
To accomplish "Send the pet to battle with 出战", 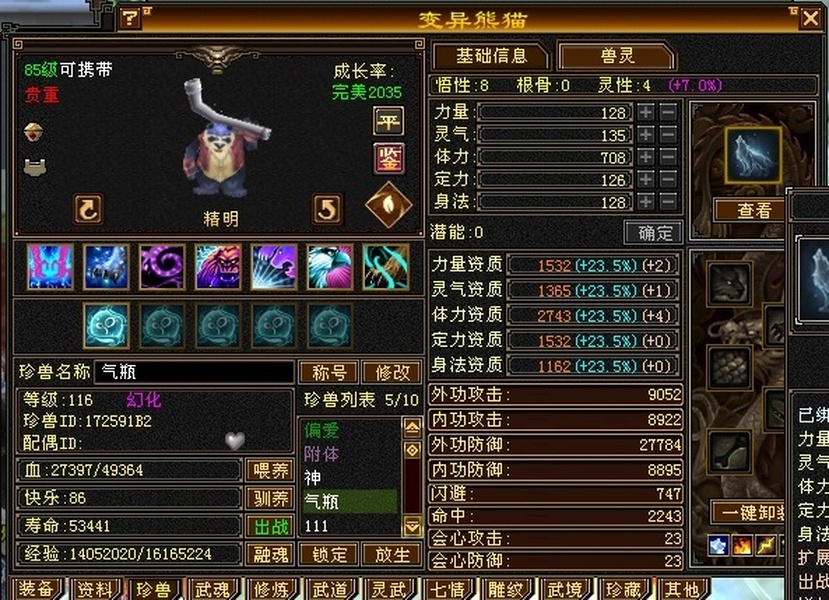I will point(269,526).
